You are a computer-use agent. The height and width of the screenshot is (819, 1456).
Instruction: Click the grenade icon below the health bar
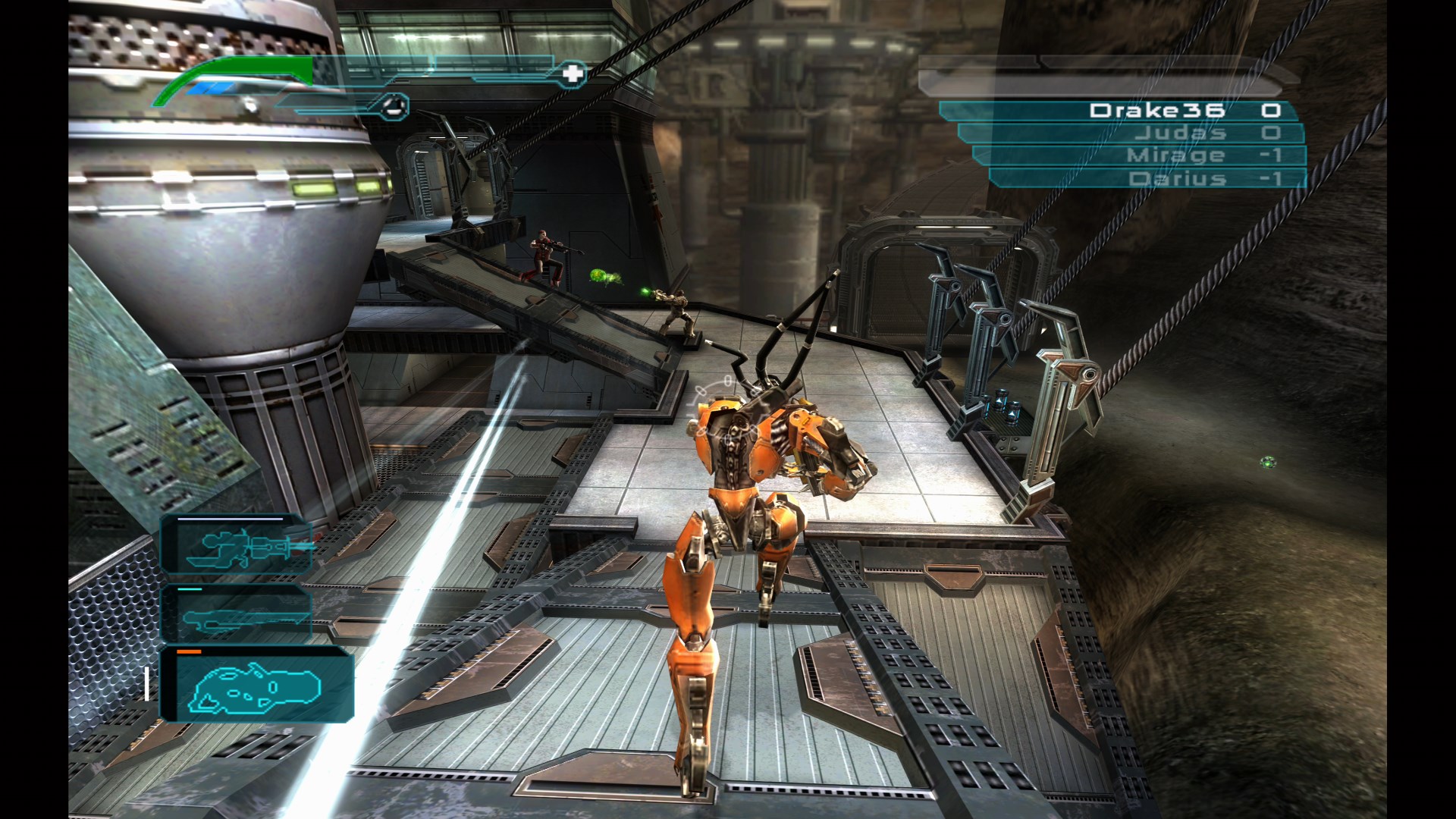[393, 106]
